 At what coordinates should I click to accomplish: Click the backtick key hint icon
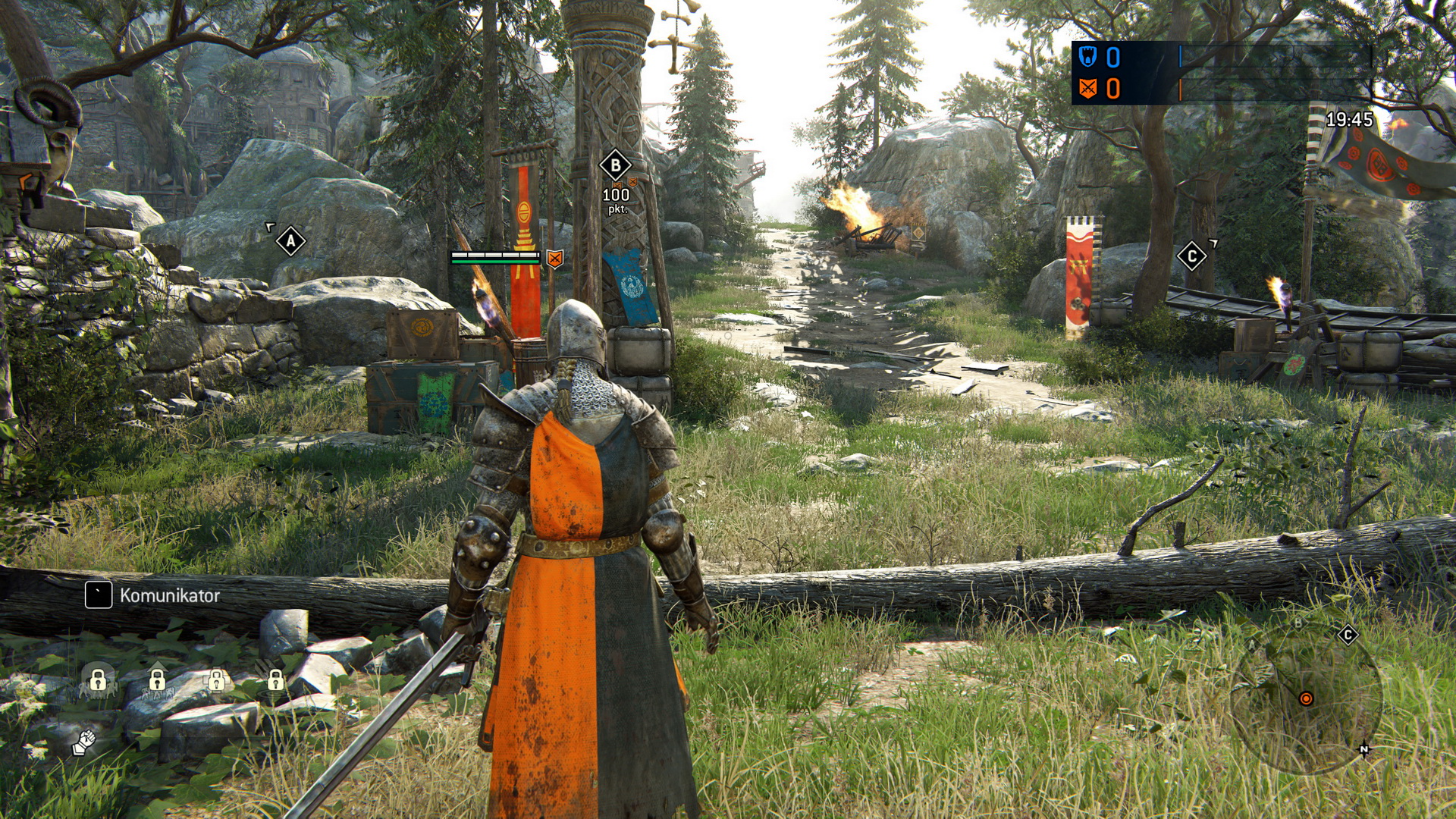tap(97, 595)
